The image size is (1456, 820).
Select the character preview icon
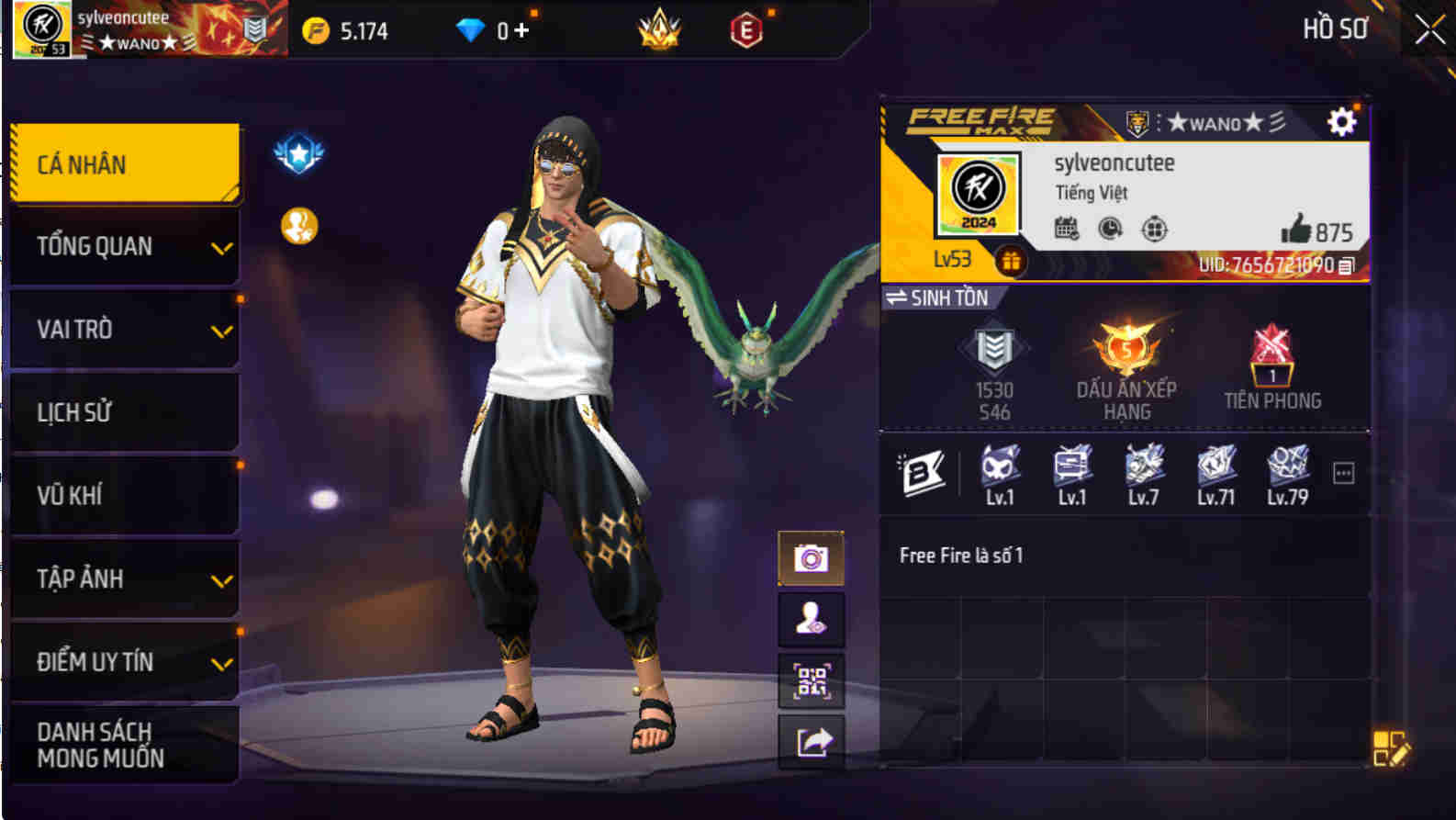coord(812,618)
